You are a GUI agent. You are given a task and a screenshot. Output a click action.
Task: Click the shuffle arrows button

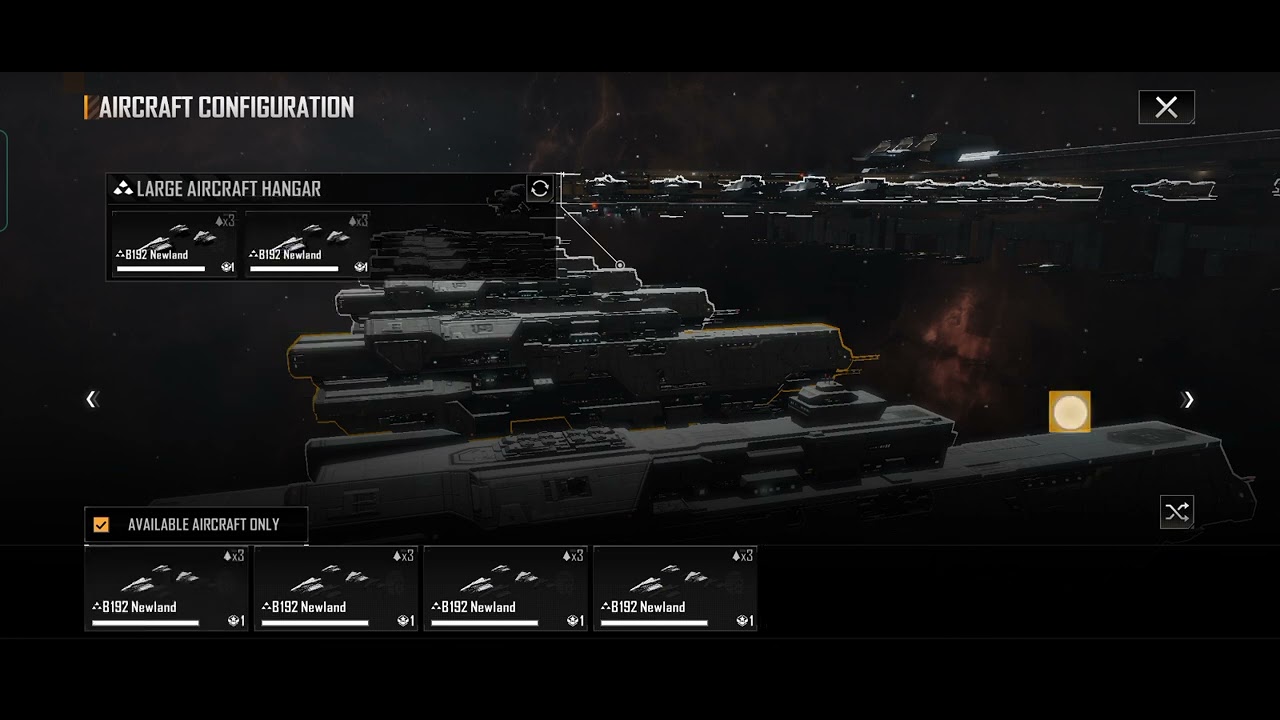[x=1177, y=512]
